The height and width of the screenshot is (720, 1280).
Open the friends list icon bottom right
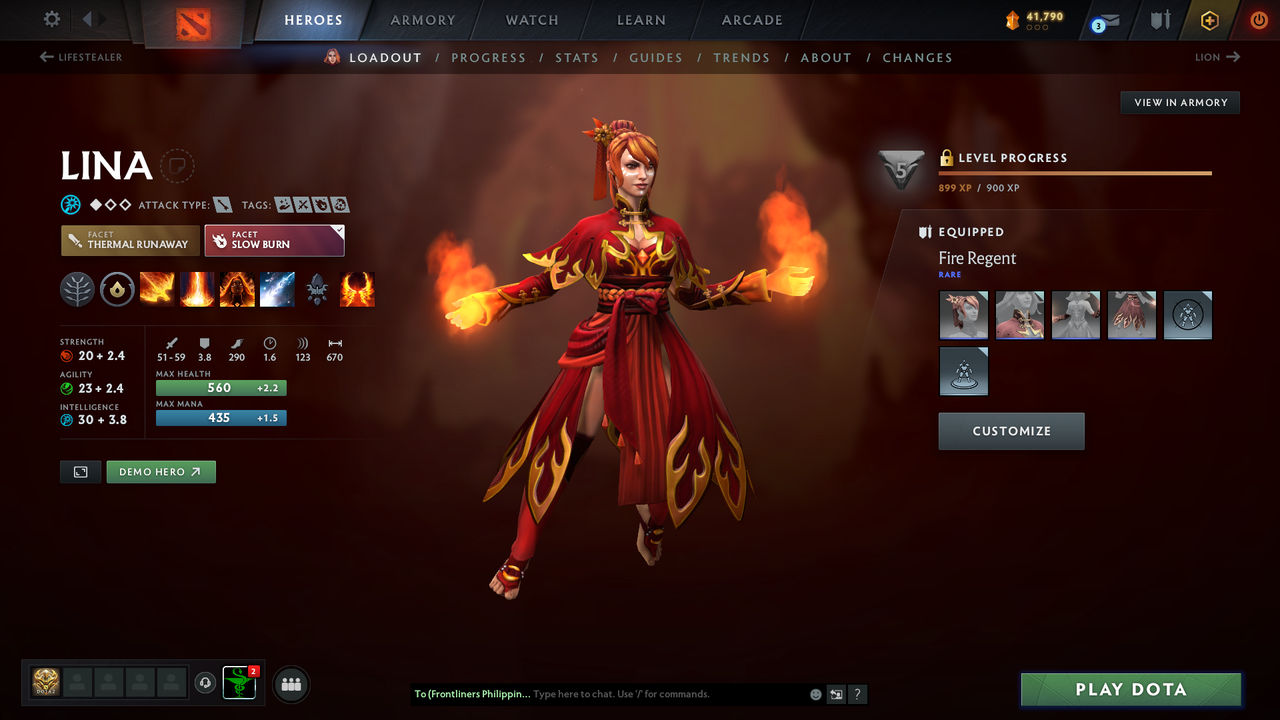[x=289, y=683]
